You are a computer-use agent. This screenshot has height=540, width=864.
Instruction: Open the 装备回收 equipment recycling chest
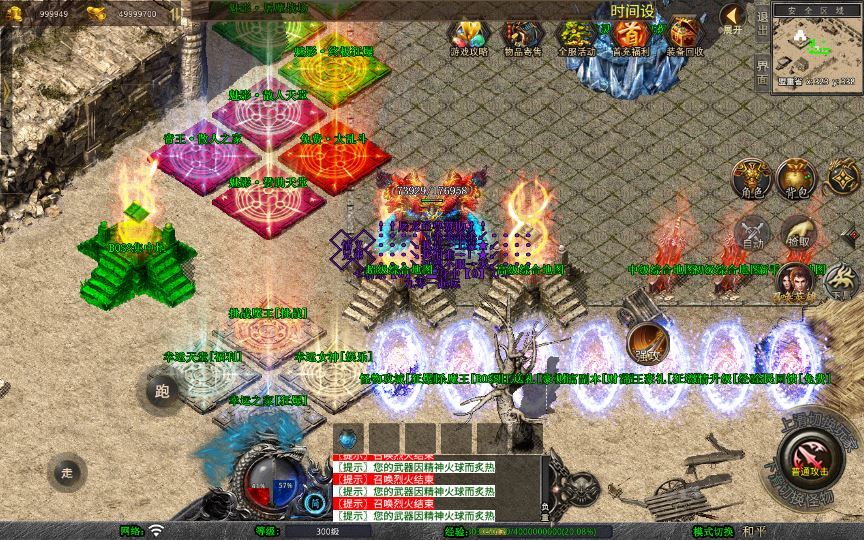tap(684, 38)
